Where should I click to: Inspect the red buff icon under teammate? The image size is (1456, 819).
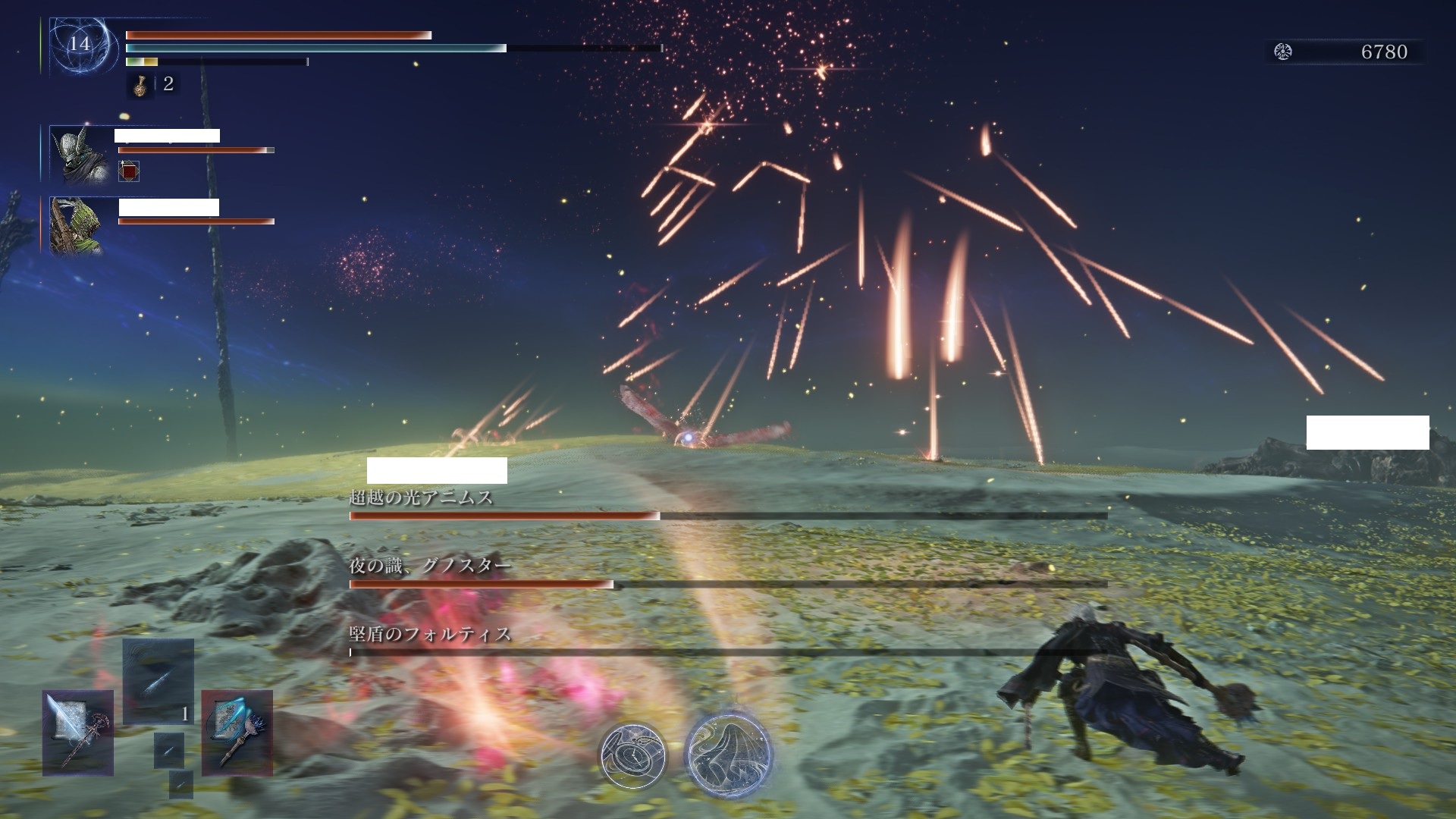pos(130,171)
